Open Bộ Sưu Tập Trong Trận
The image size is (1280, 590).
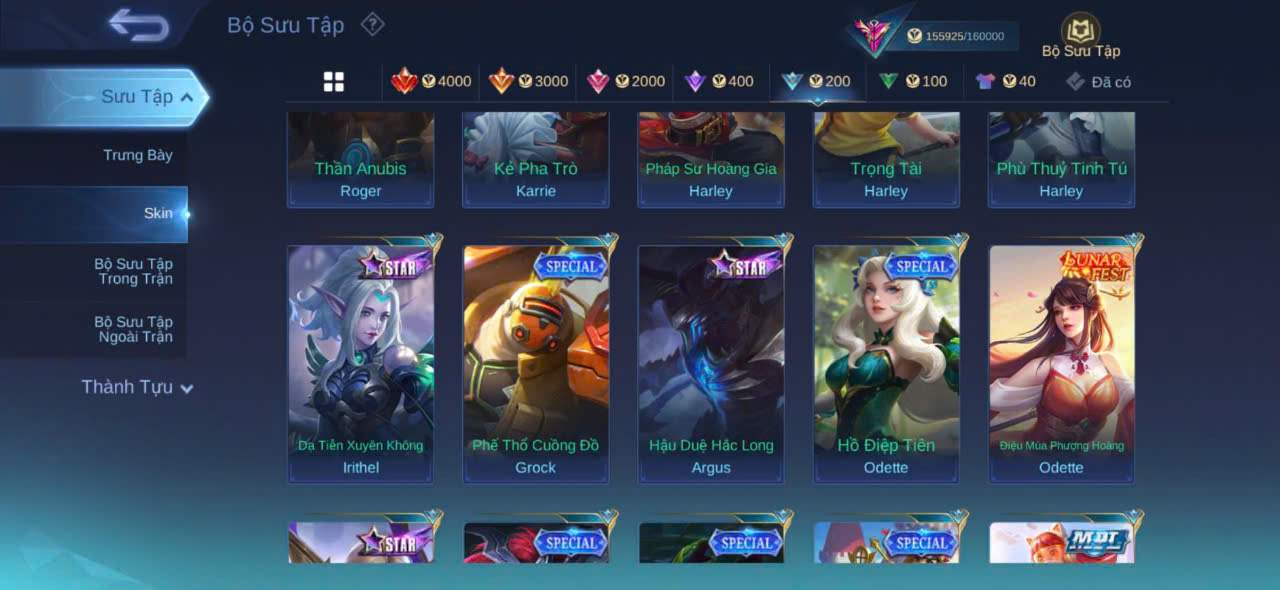pos(133,271)
